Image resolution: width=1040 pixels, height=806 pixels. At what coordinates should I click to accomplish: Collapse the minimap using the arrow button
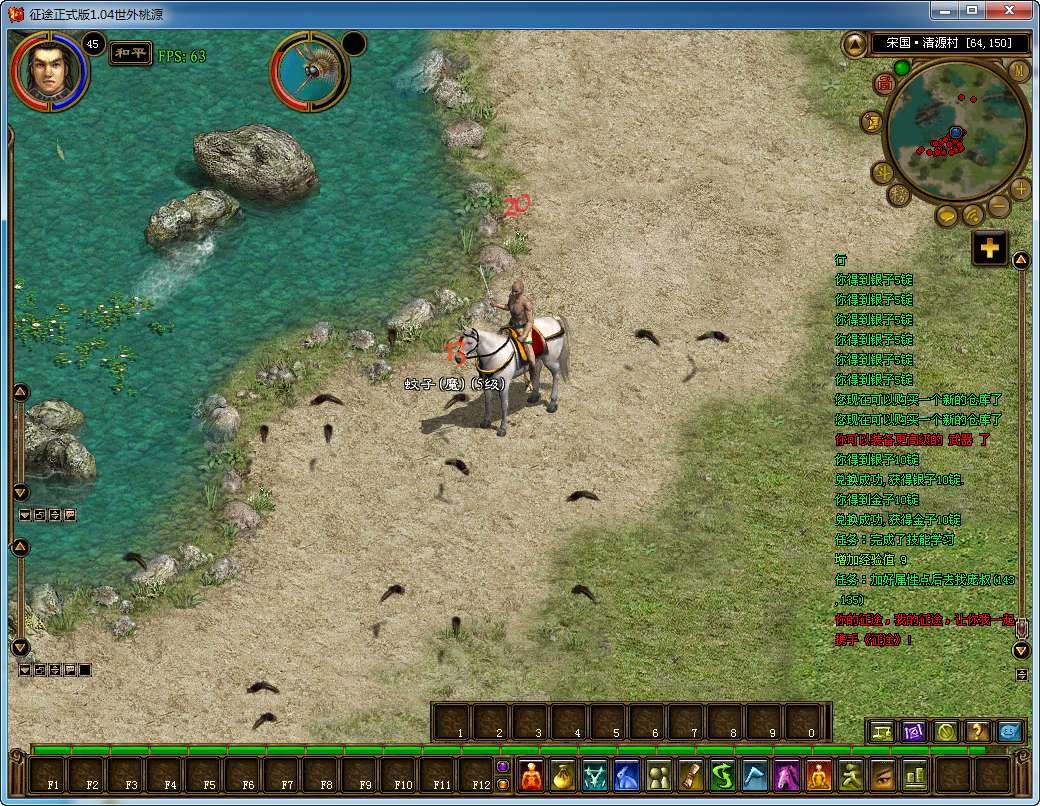[x=855, y=44]
